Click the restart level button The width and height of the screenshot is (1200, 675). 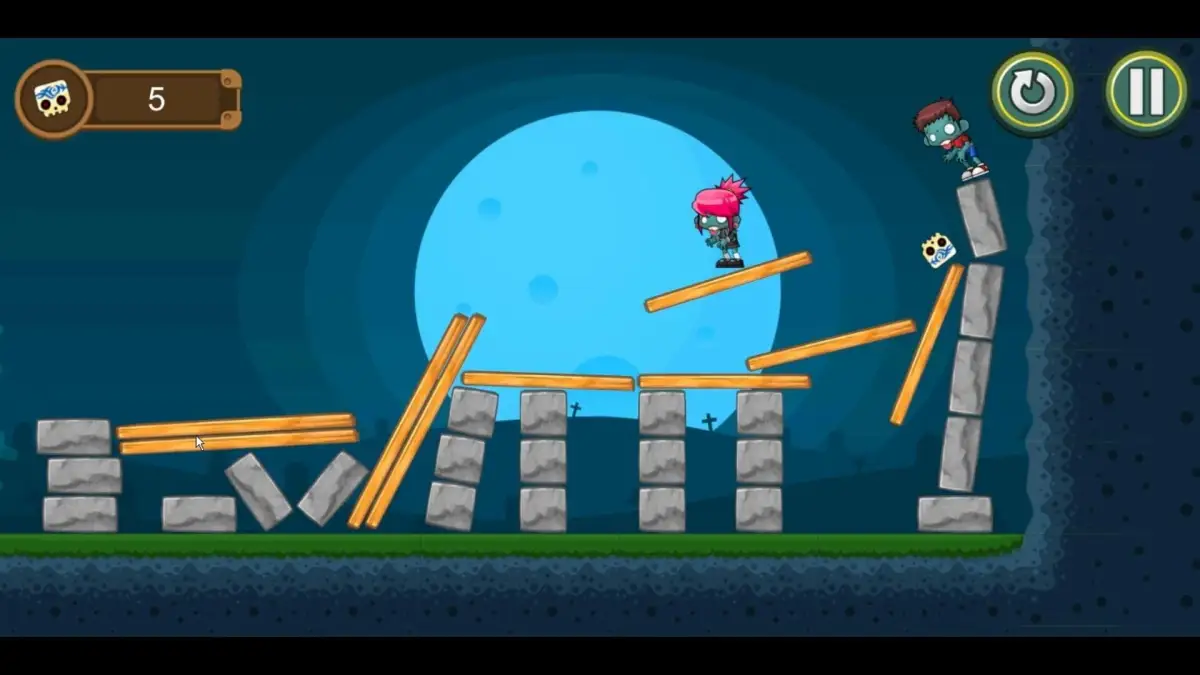(1032, 93)
